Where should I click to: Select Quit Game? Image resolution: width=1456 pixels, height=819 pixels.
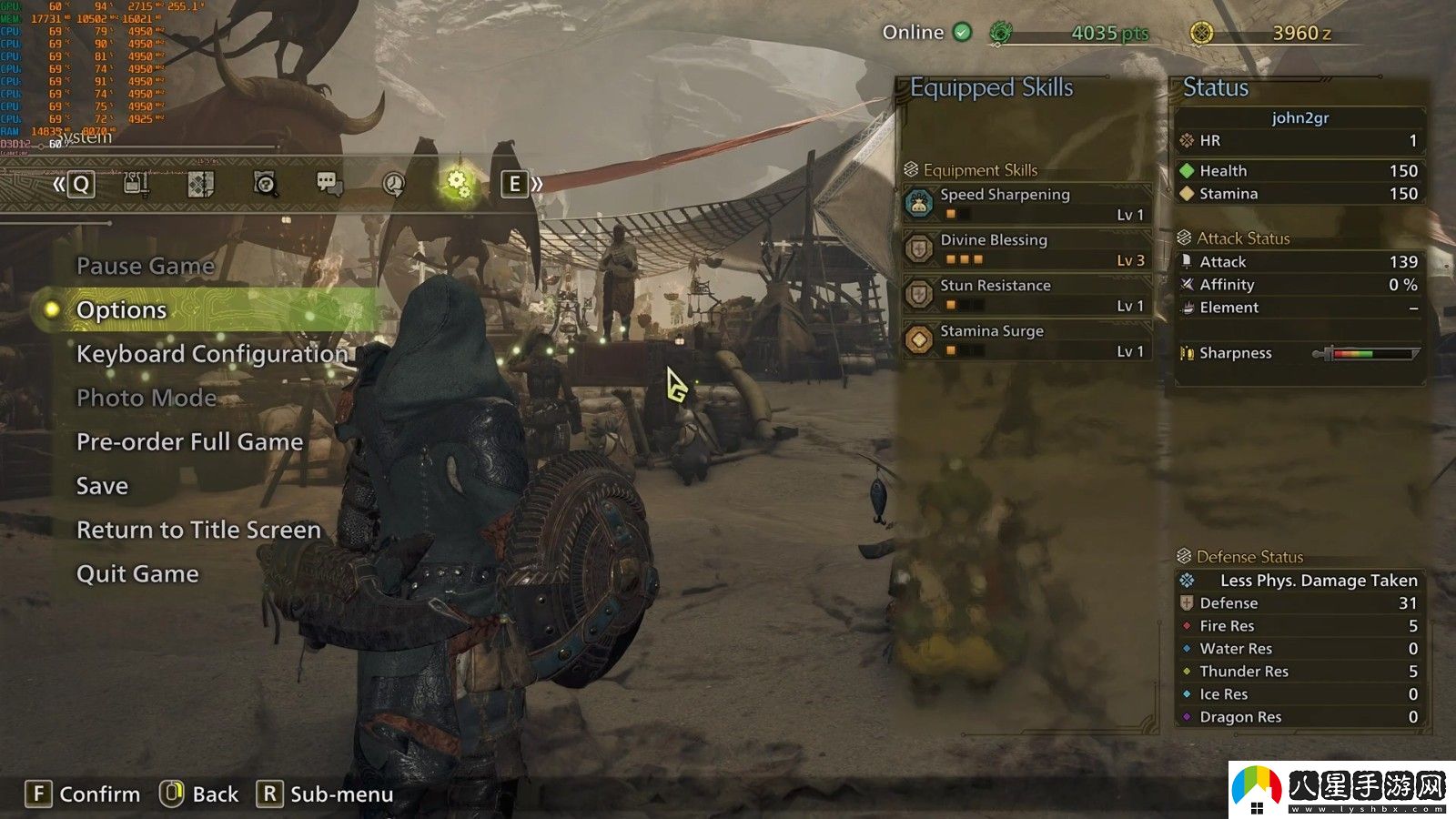click(137, 574)
